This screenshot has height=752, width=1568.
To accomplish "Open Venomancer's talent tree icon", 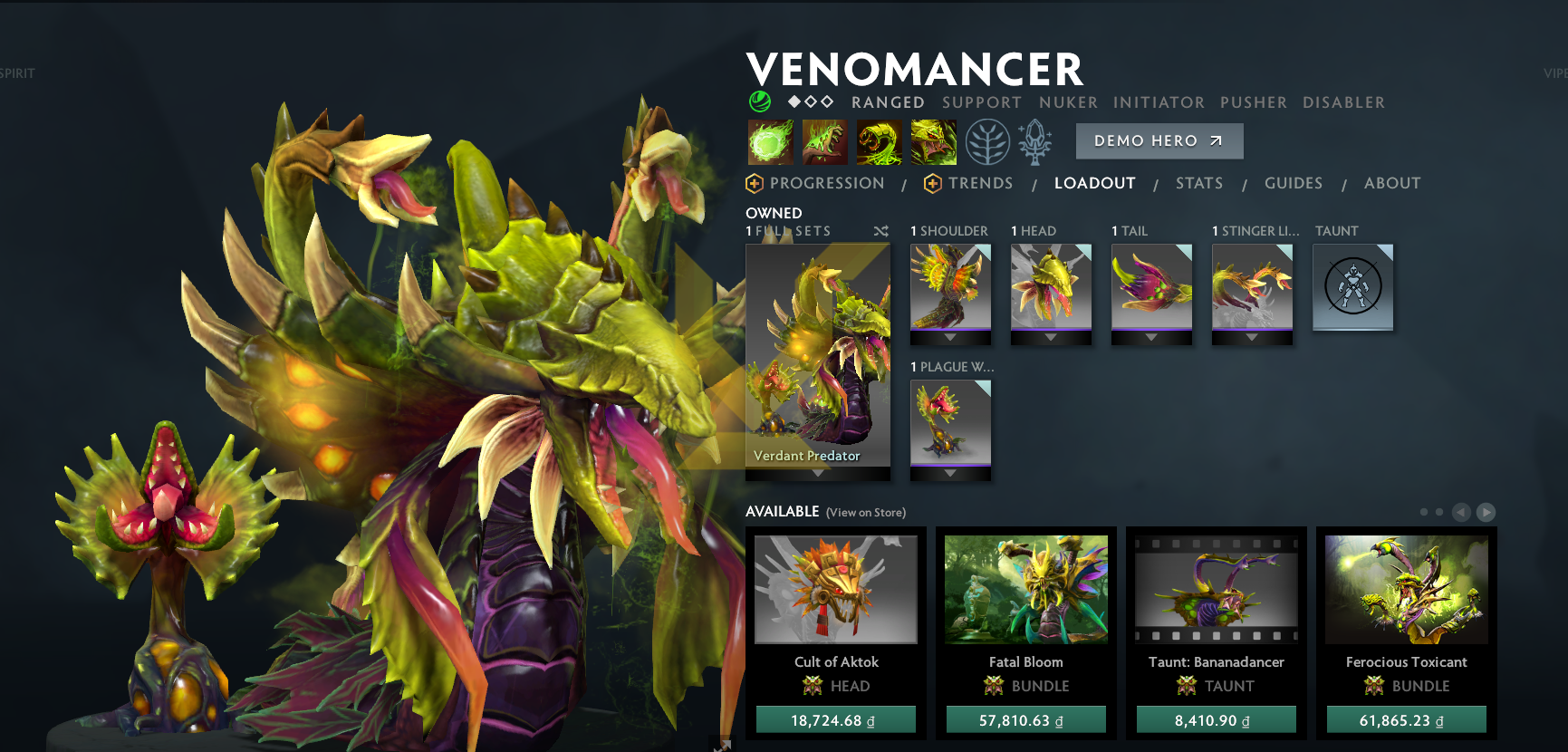I will (x=986, y=142).
